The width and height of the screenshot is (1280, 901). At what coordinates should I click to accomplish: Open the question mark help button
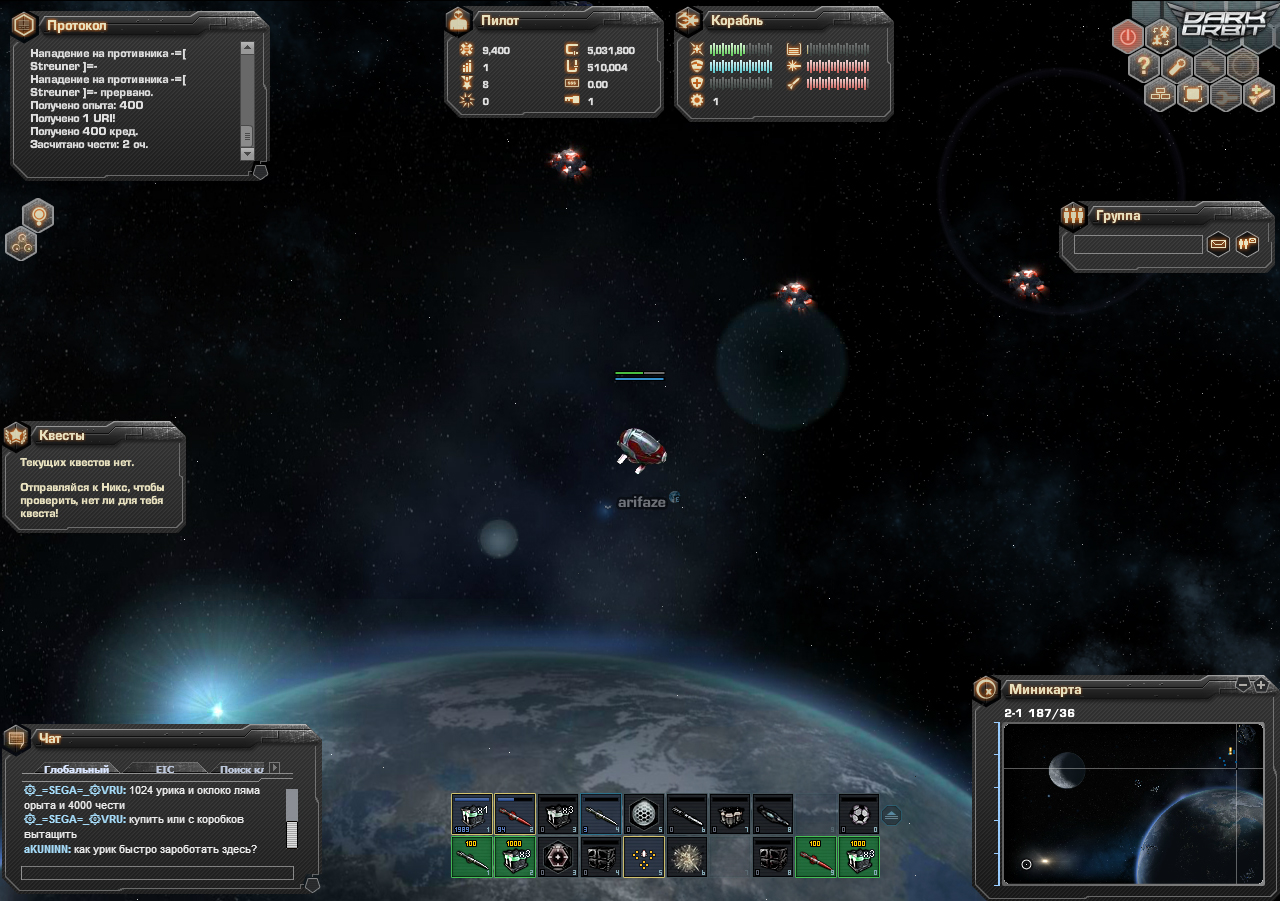coord(1144,66)
